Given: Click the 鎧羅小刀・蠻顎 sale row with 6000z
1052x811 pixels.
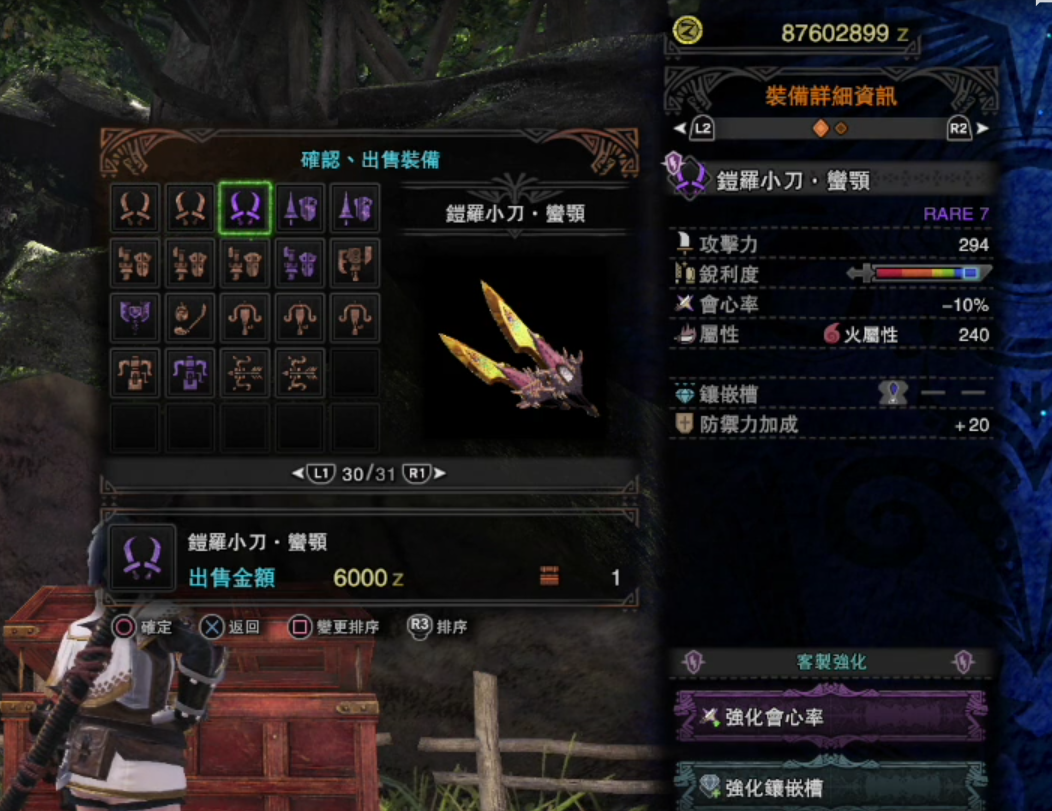Looking at the screenshot, I should click(370, 560).
